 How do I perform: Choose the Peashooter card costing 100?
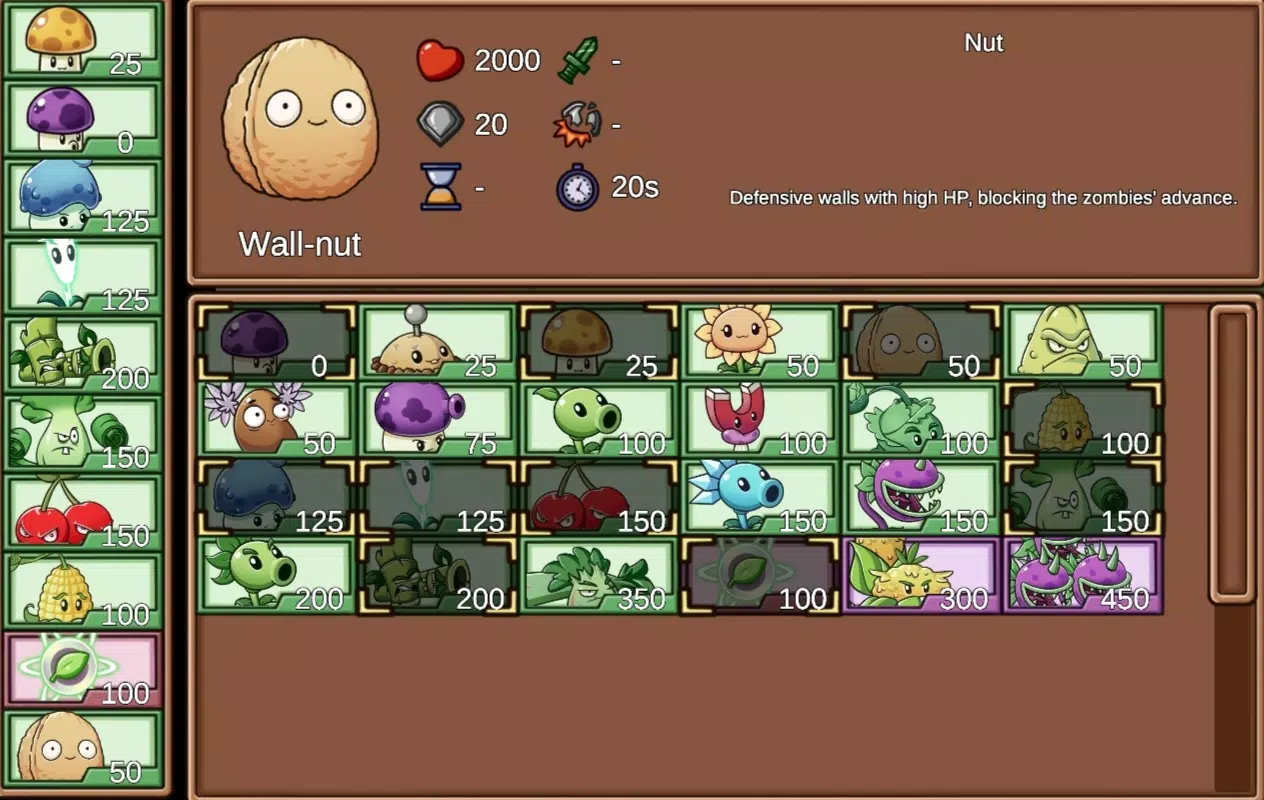tap(598, 420)
